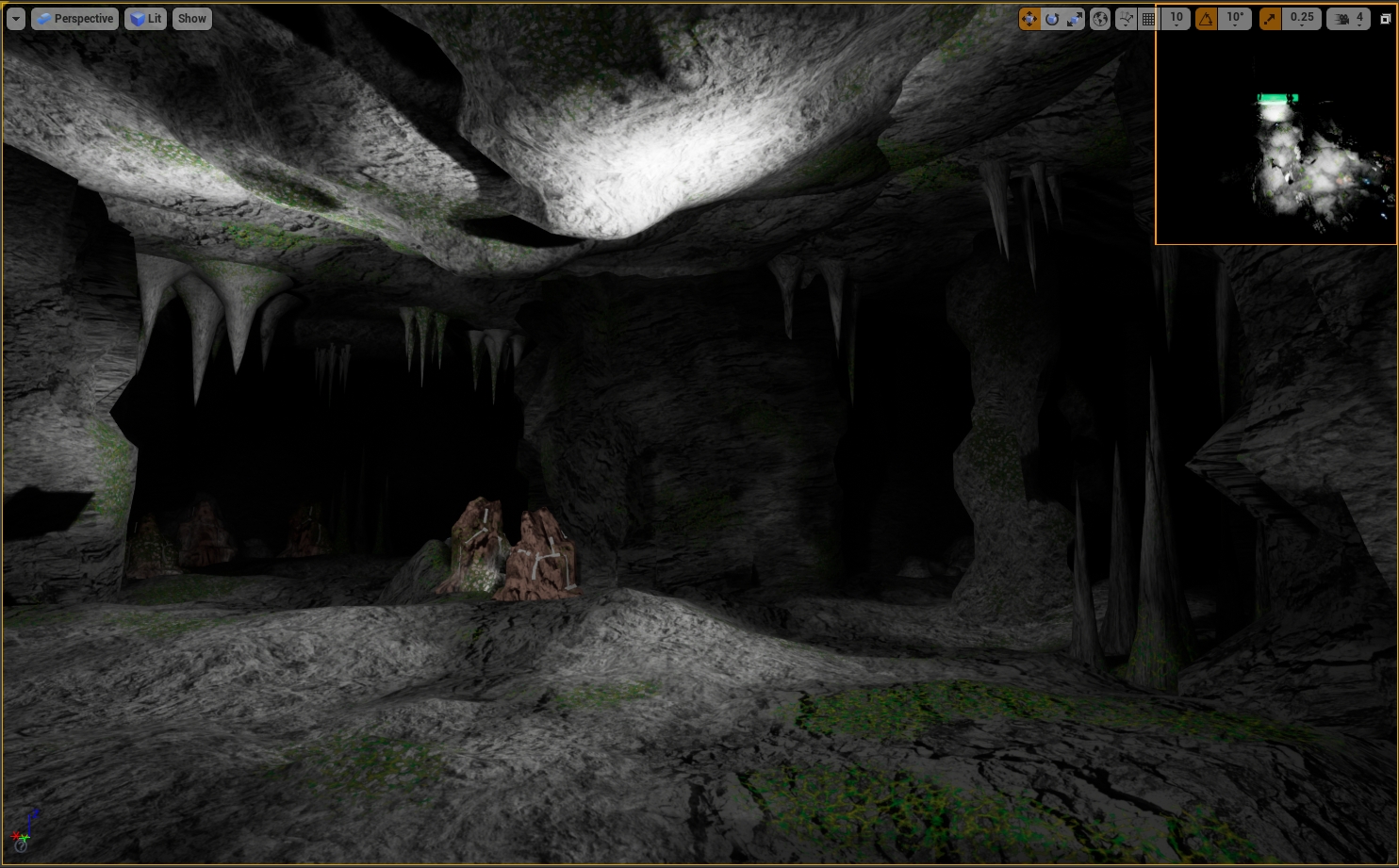Toggle rotation angle snapping
Viewport: 1399px width, 868px height.
pos(1206,19)
